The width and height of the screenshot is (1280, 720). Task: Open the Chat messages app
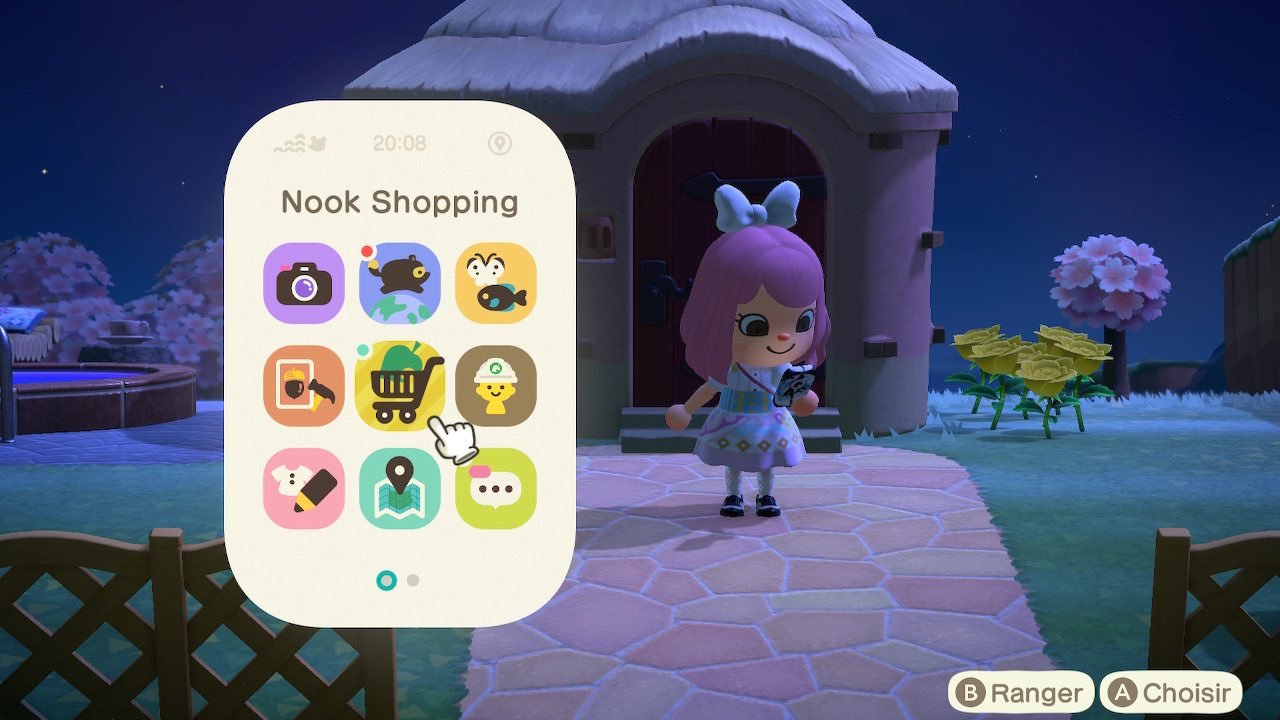click(x=496, y=488)
